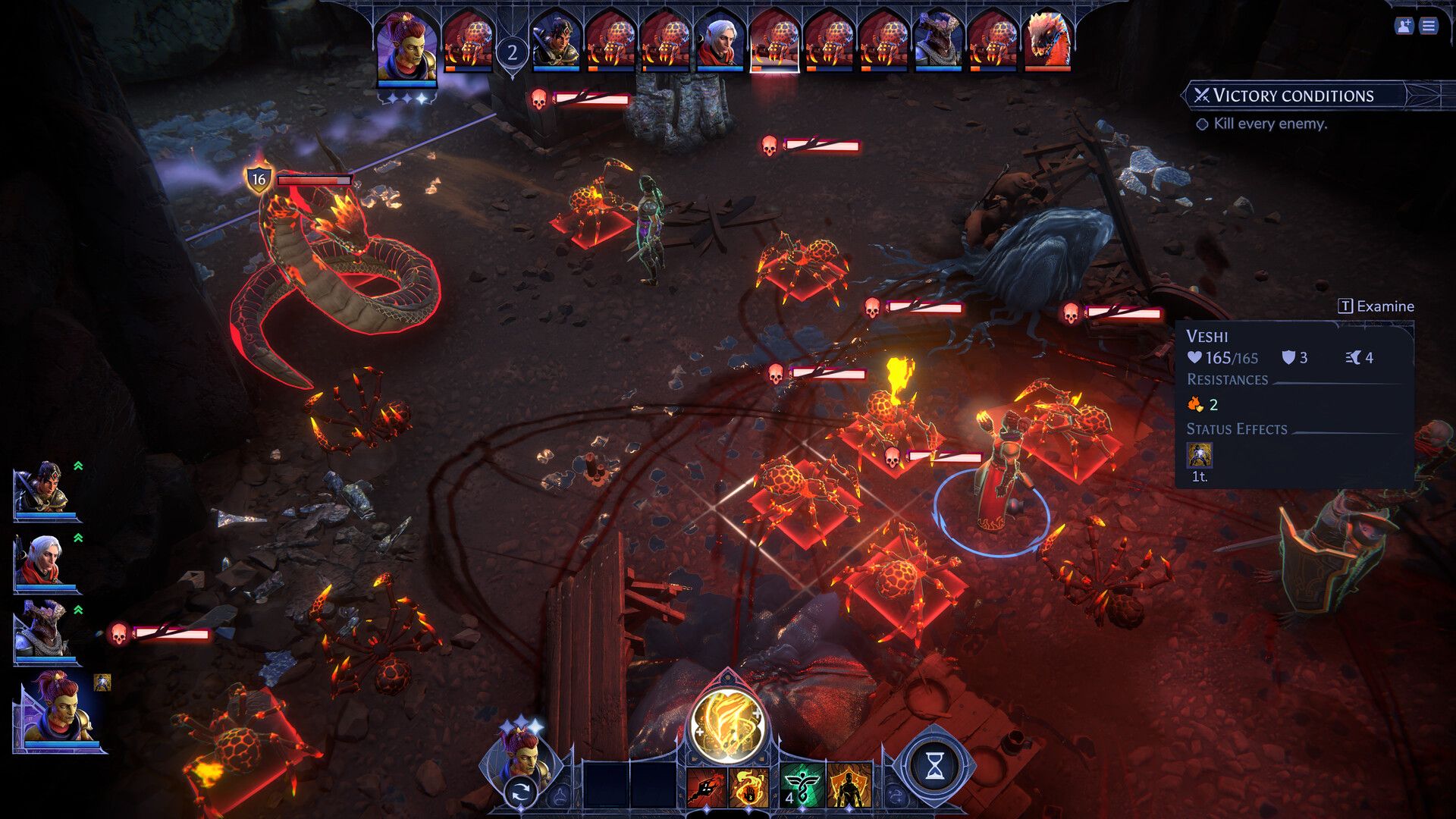This screenshot has width=1456, height=819.
Task: Click the potion flask icon beside the hotbar
Action: (x=560, y=796)
